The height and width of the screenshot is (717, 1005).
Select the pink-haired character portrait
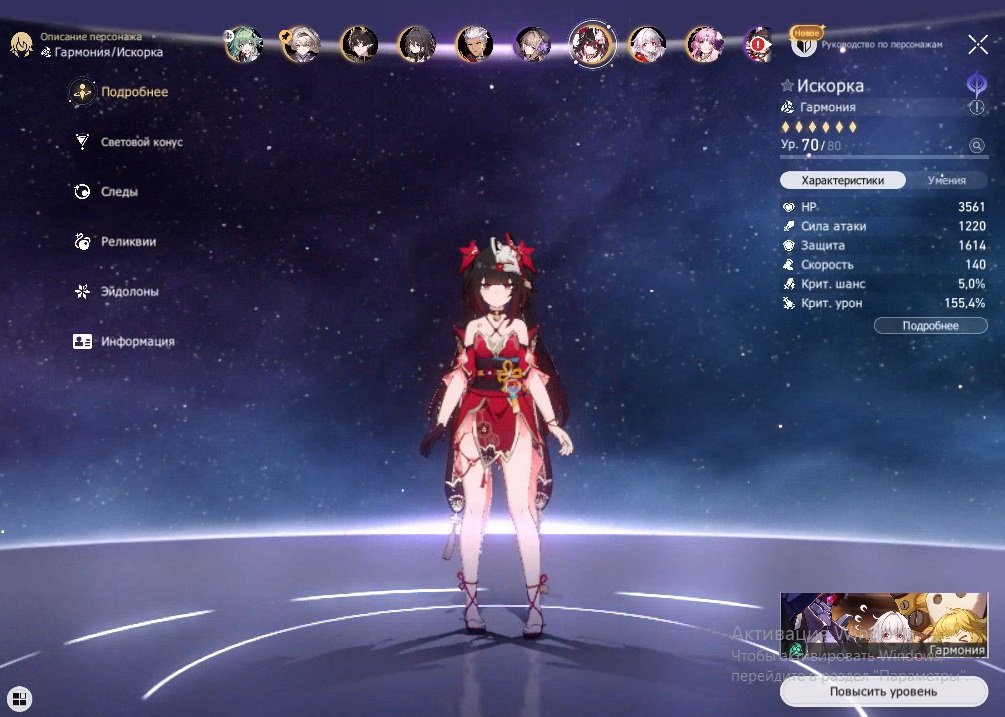[705, 44]
